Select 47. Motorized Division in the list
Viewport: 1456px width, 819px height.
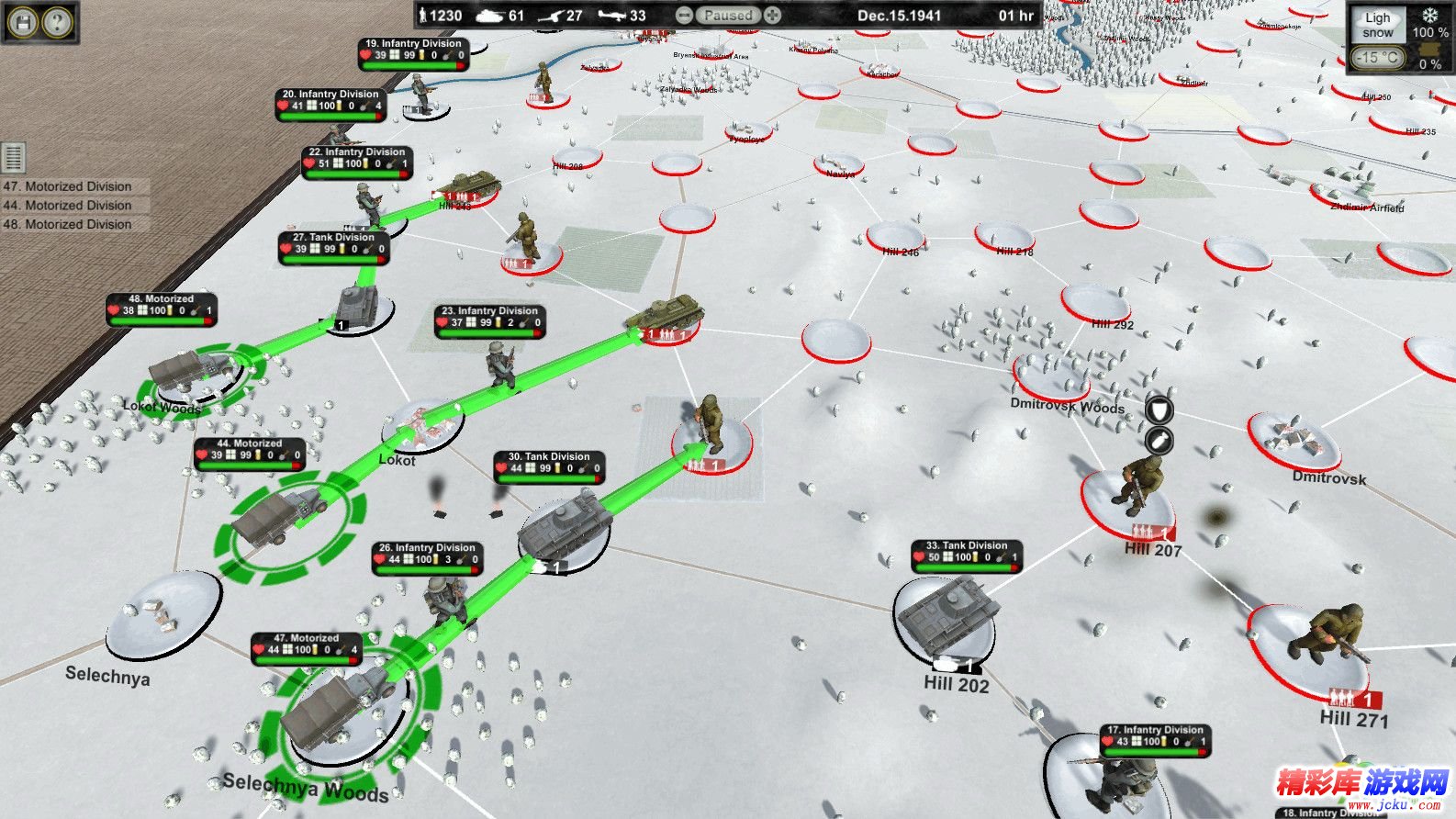coord(68,186)
